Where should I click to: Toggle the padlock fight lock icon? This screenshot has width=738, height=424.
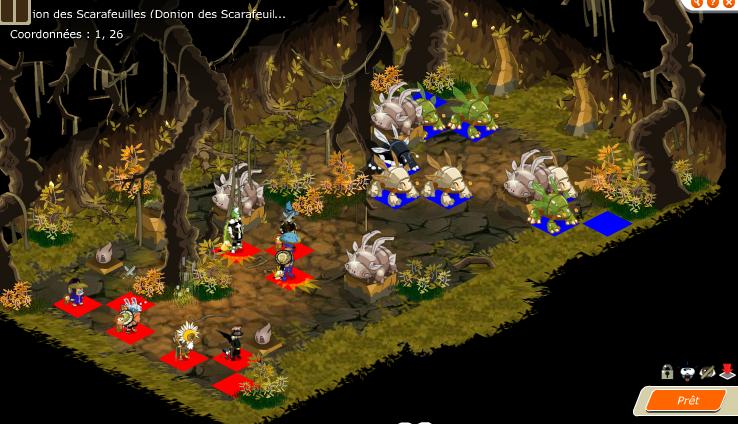pyautogui.click(x=667, y=373)
